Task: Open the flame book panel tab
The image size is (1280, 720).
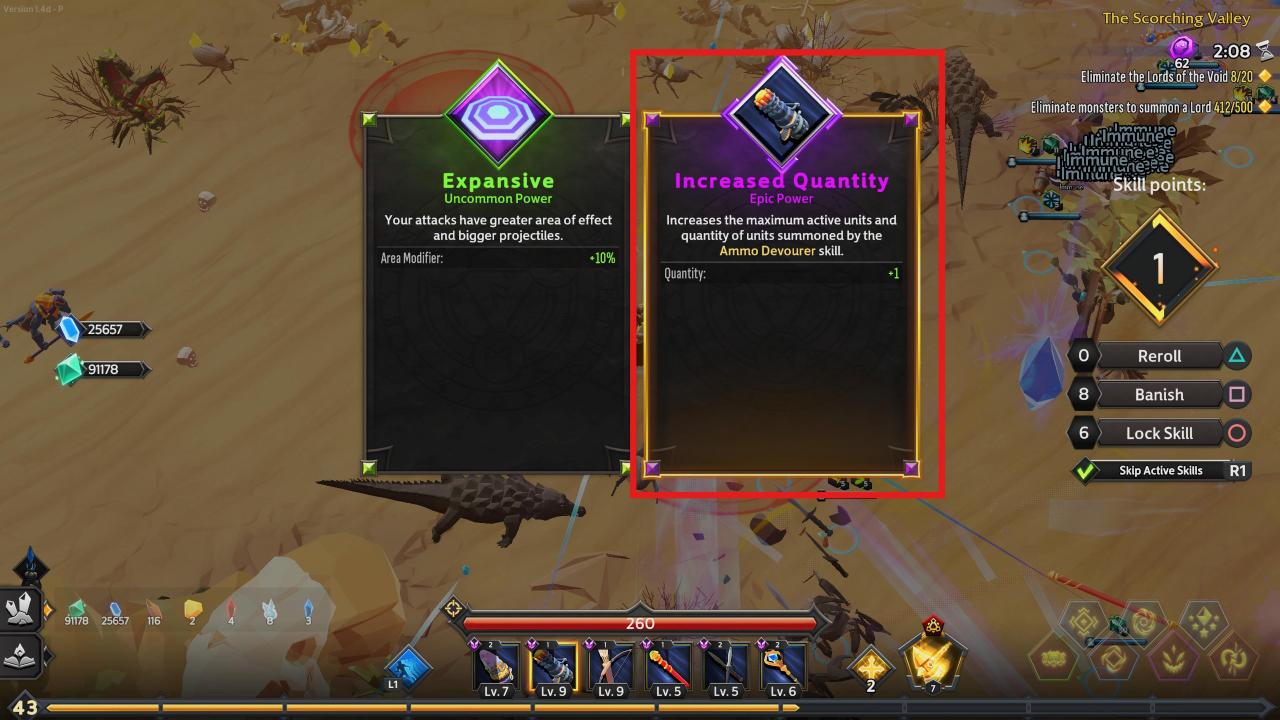Action: tap(22, 656)
